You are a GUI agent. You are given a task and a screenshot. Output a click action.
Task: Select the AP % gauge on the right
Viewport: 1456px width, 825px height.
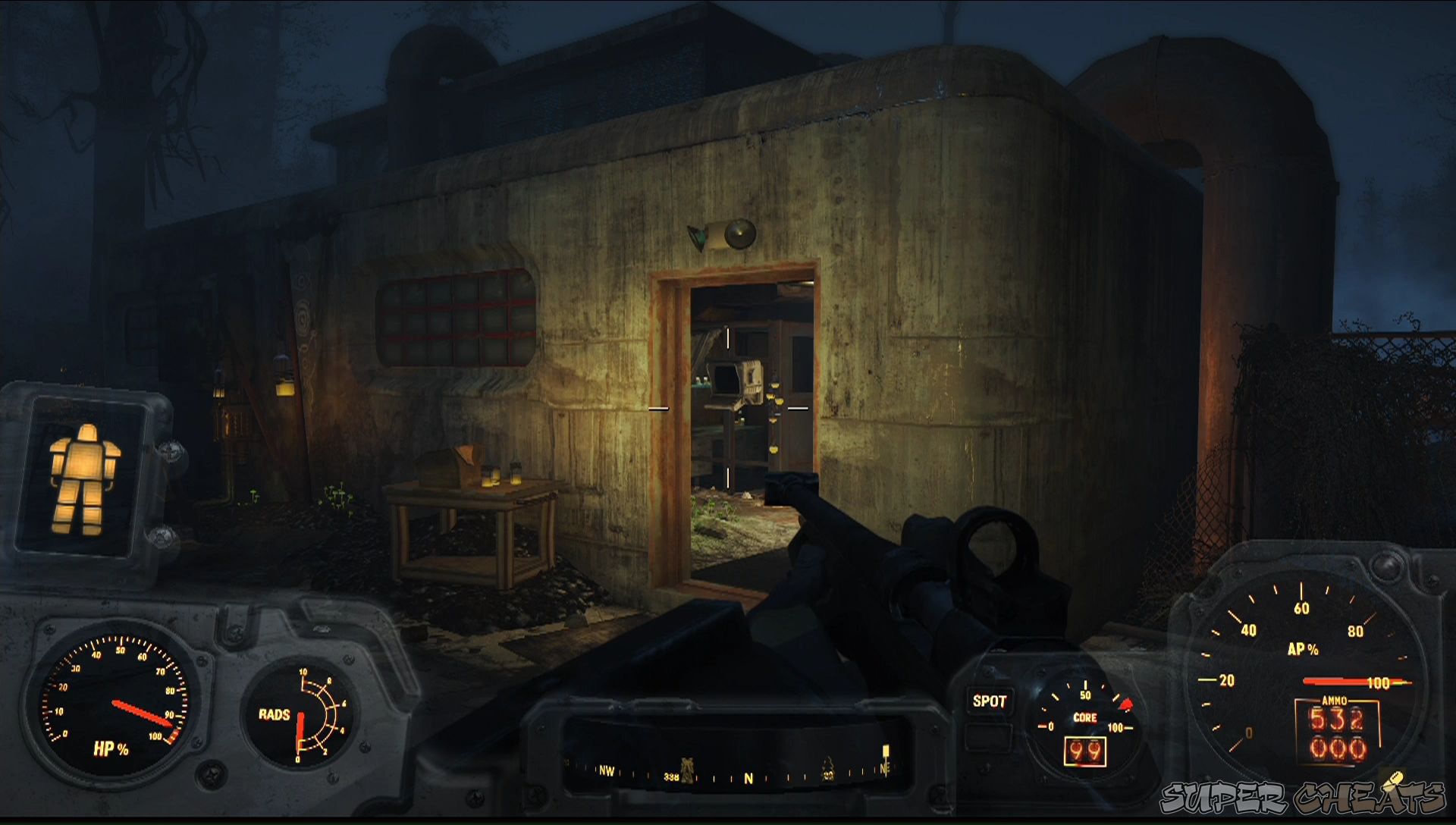1304,648
